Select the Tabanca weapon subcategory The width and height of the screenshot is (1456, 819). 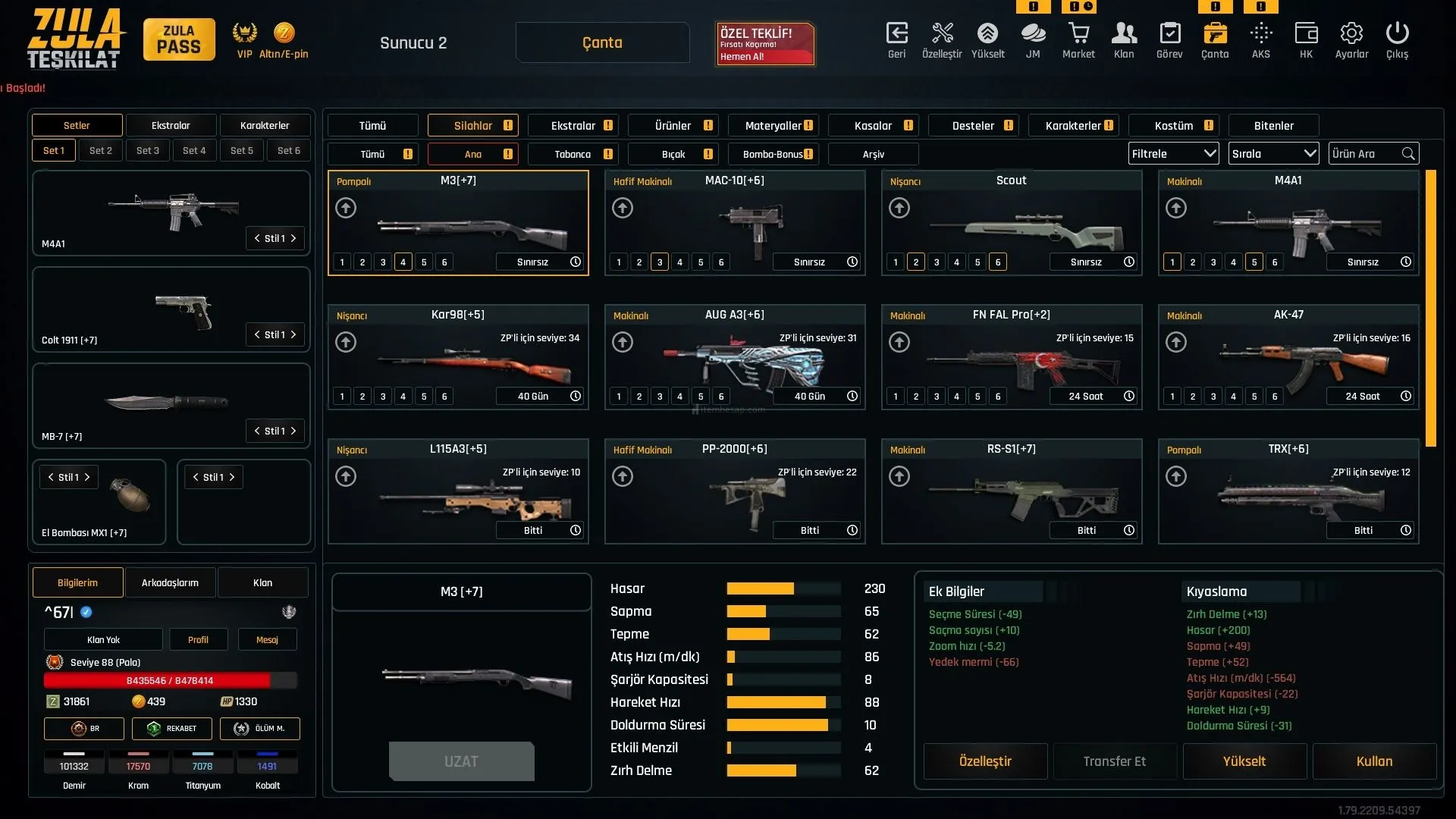coord(573,154)
